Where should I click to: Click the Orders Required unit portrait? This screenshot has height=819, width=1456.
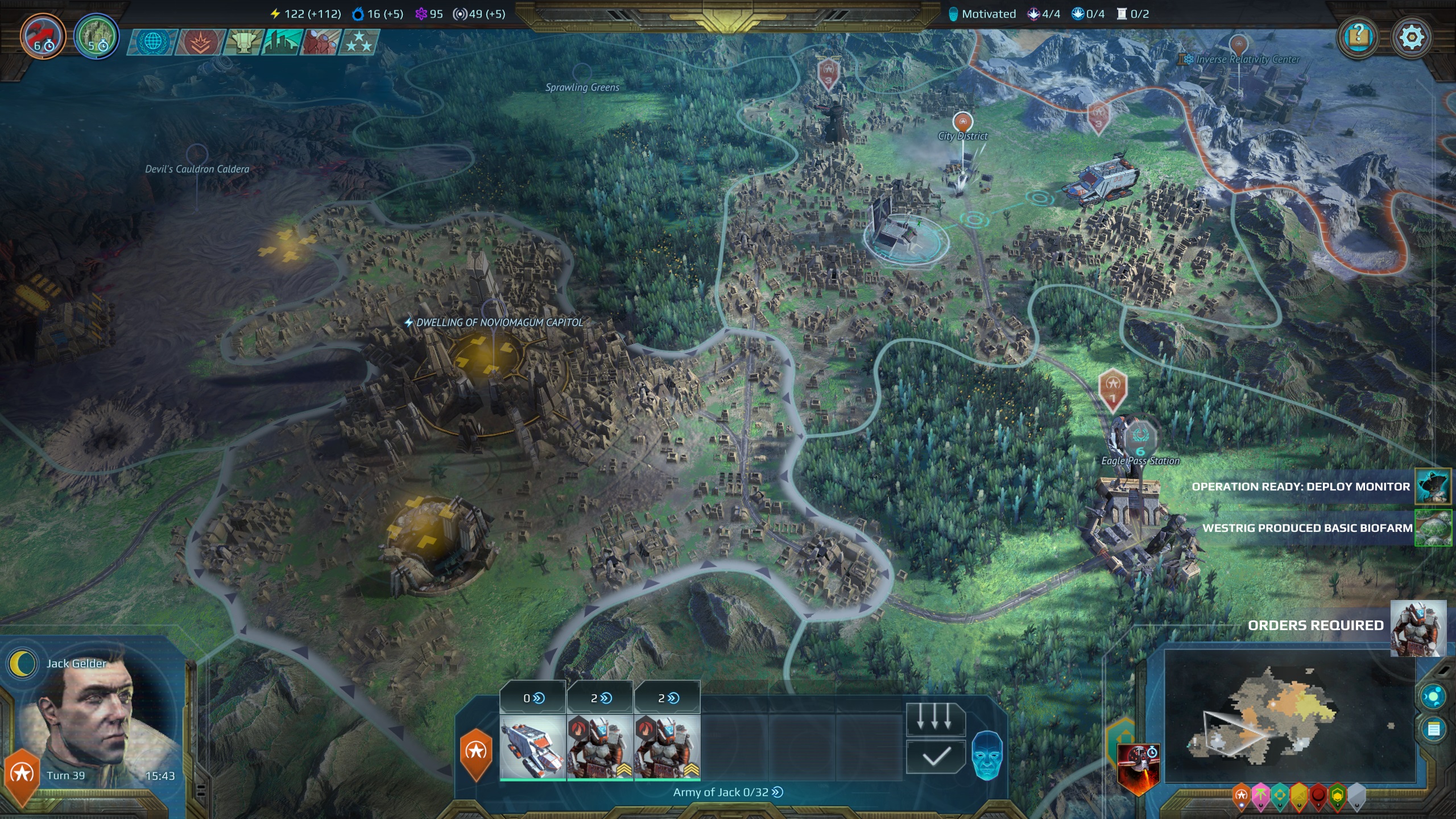pos(1418,628)
